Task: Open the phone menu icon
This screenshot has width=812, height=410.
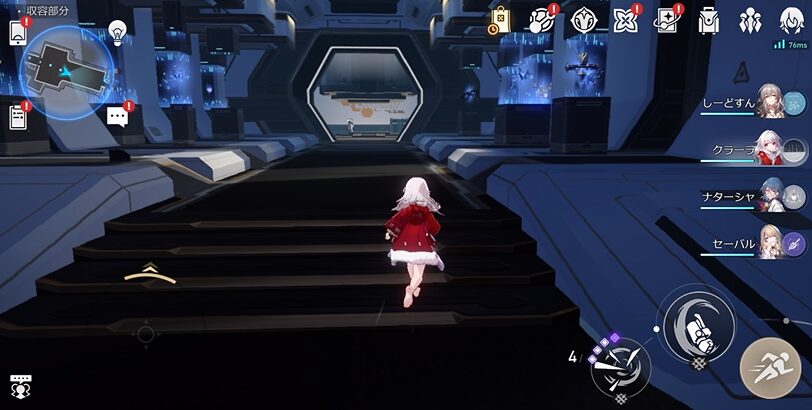Action: pos(17,33)
